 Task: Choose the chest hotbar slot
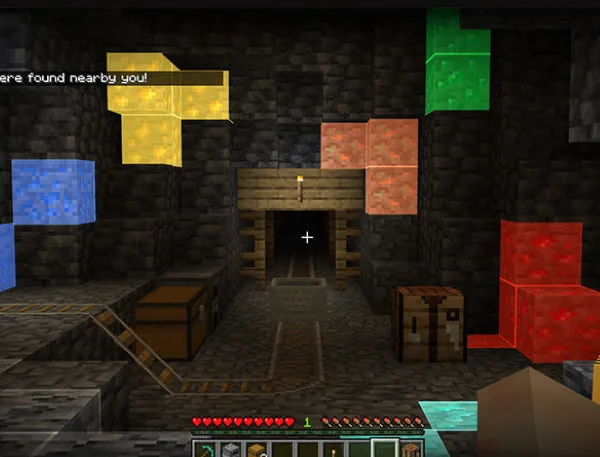pos(256,449)
